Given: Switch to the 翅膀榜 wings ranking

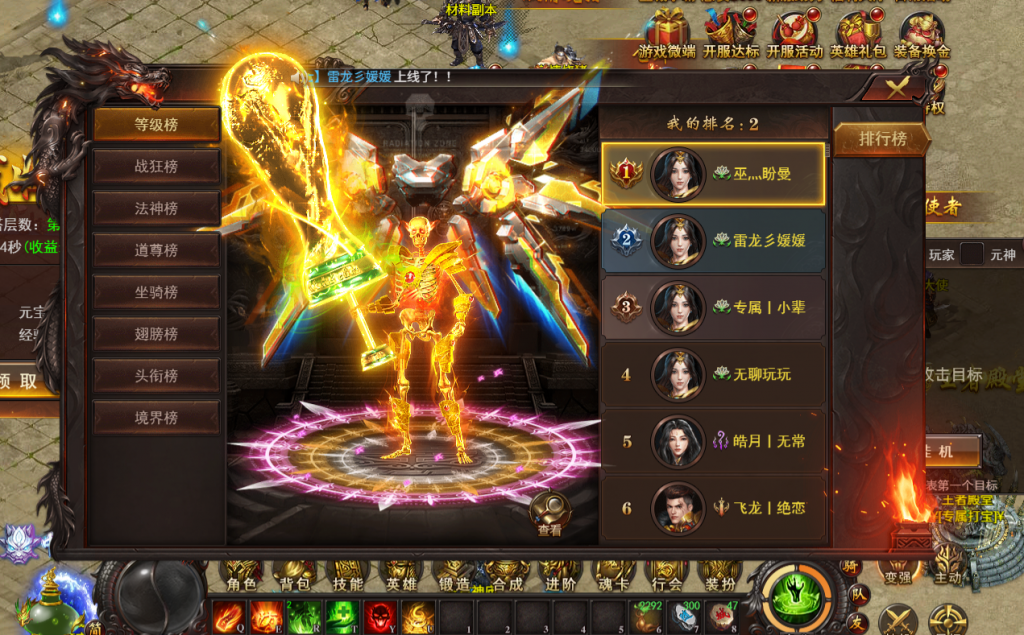Looking at the screenshot, I should [157, 334].
